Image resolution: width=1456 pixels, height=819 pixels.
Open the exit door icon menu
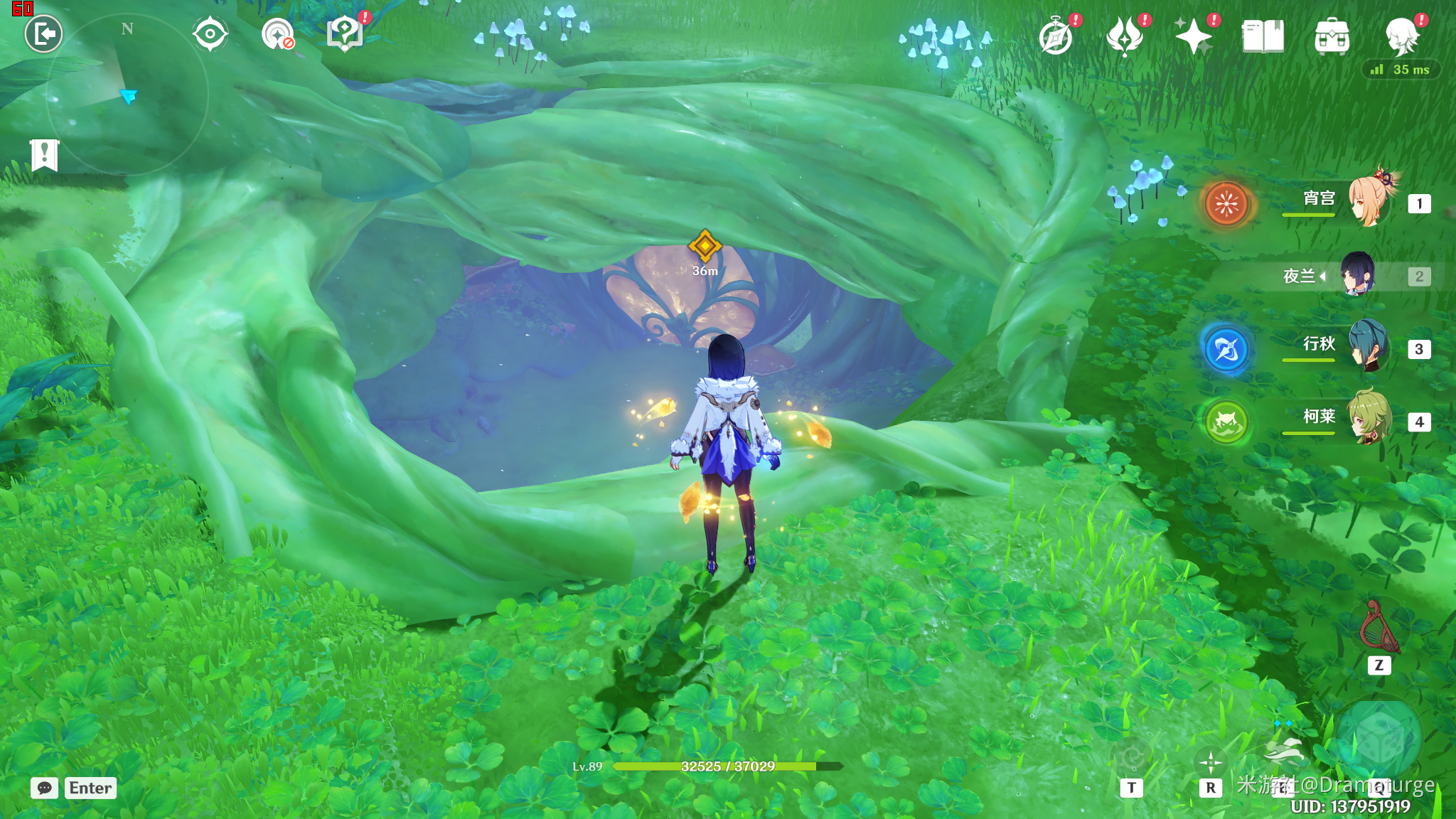(x=43, y=33)
